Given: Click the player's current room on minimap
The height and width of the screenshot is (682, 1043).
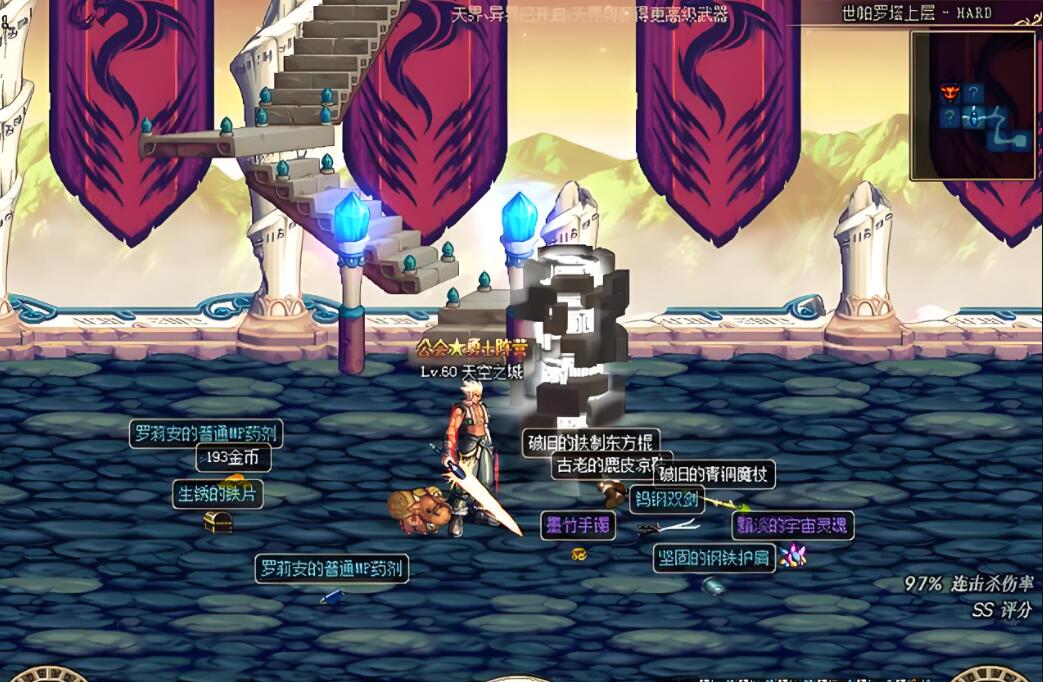Looking at the screenshot, I should point(974,118).
